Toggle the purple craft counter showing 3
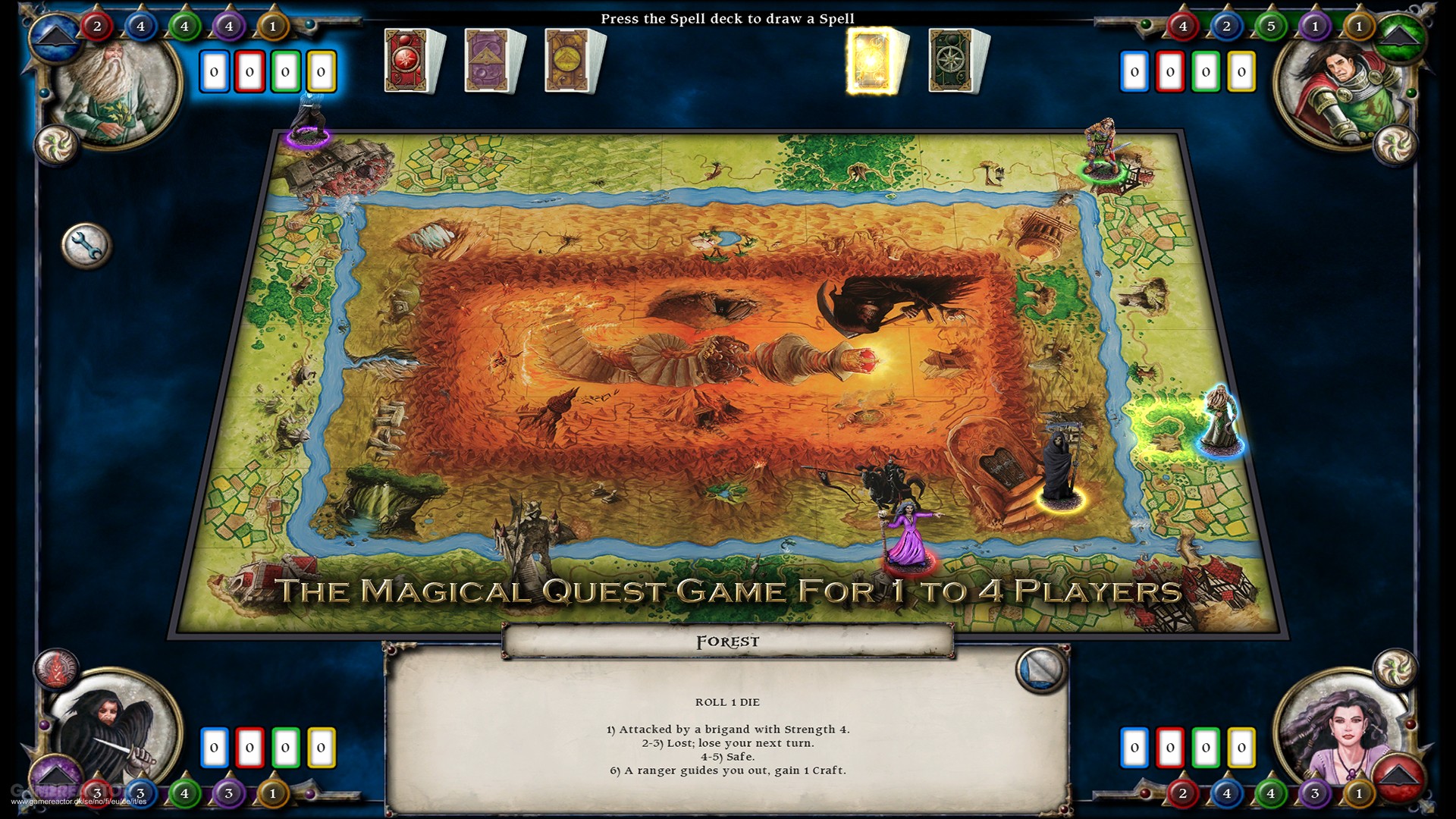This screenshot has height=819, width=1456. pyautogui.click(x=229, y=793)
